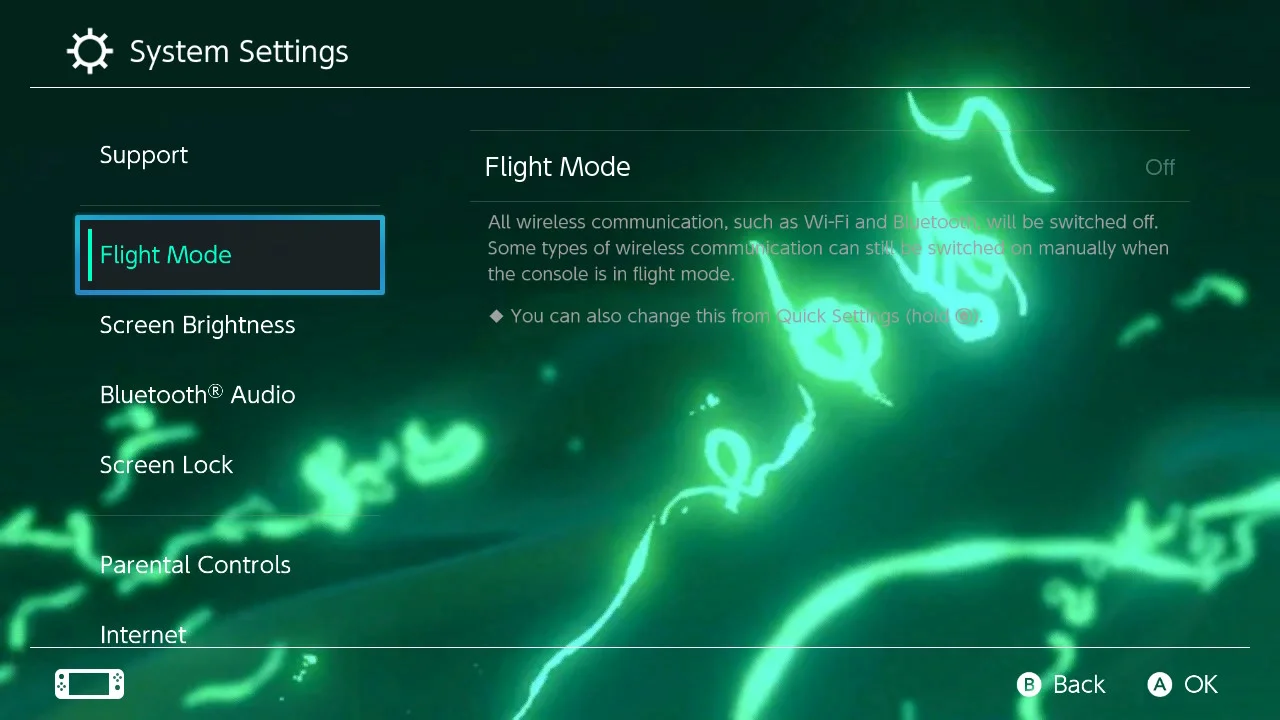Open the Parental Controls section

[195, 565]
